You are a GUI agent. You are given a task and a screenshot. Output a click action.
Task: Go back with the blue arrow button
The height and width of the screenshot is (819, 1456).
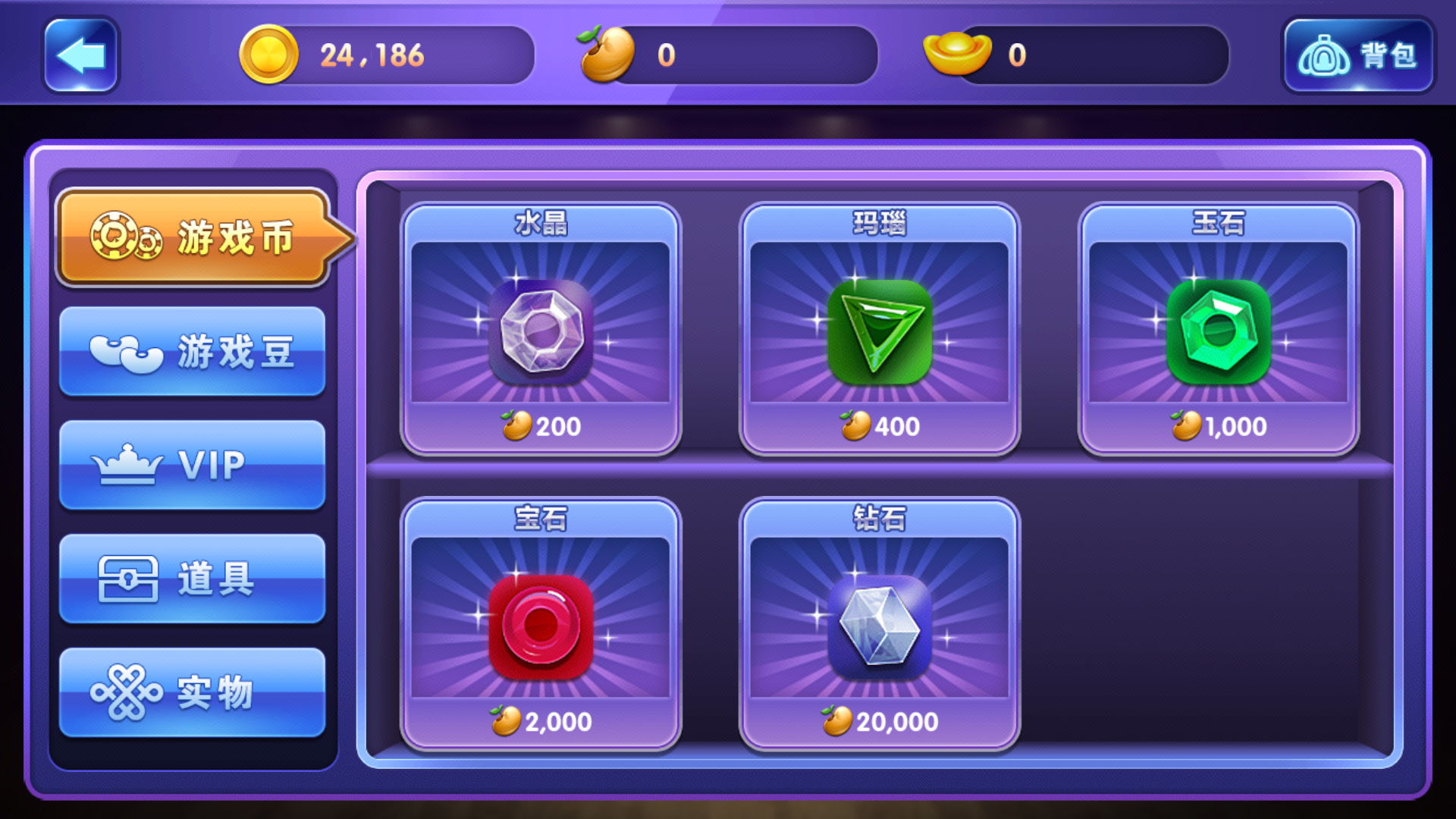[81, 55]
